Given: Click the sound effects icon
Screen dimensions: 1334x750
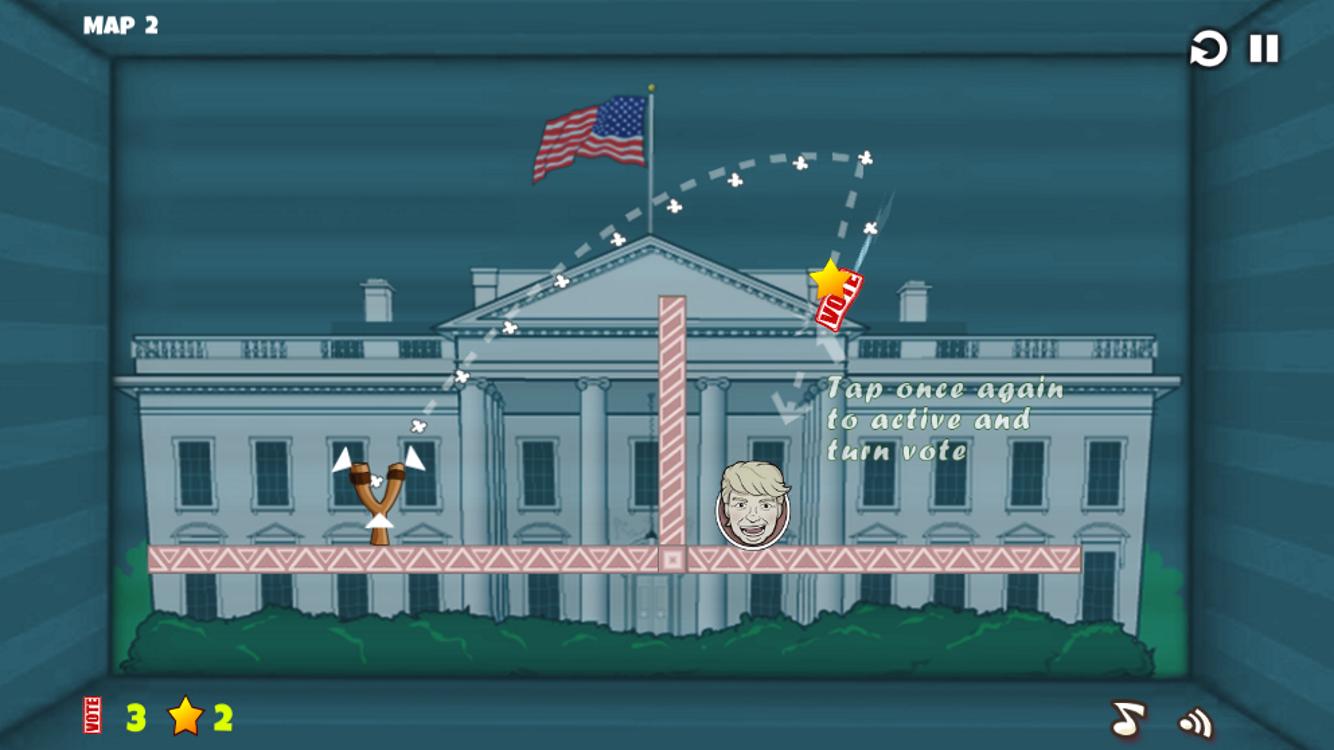Looking at the screenshot, I should pos(1192,719).
